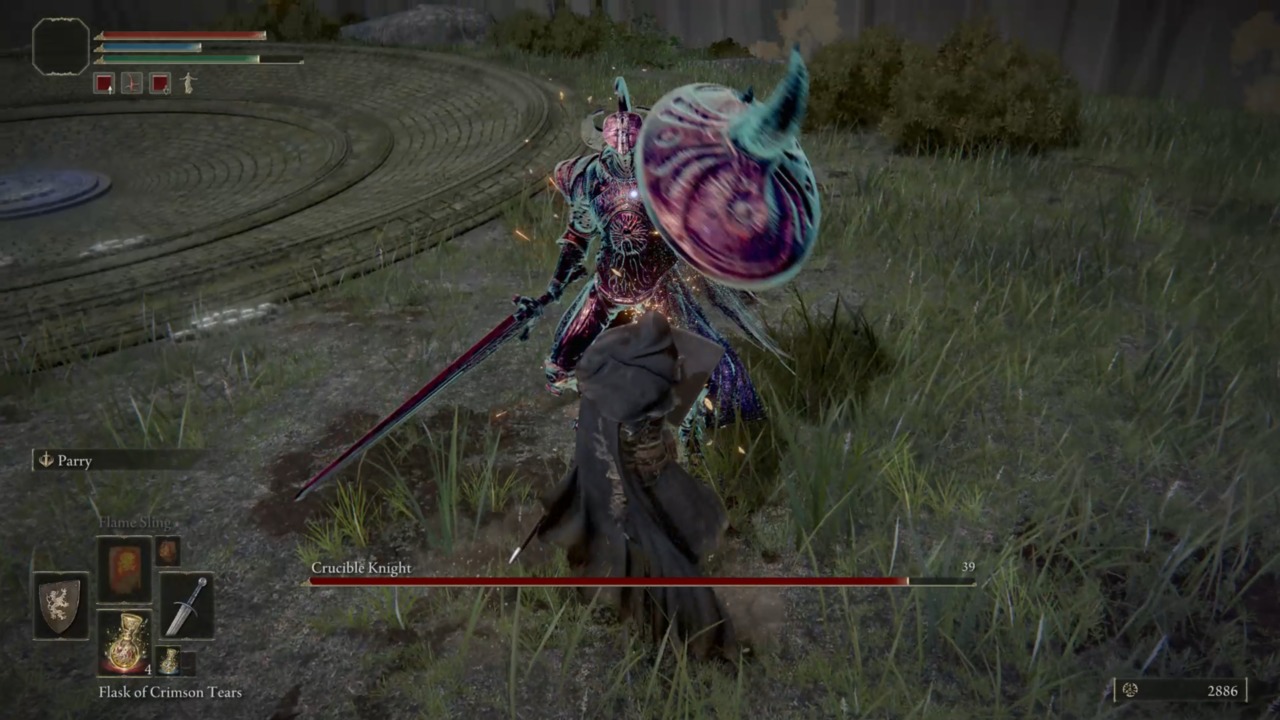Toggle the first red status effect square
1280x720 pixels.
105,84
